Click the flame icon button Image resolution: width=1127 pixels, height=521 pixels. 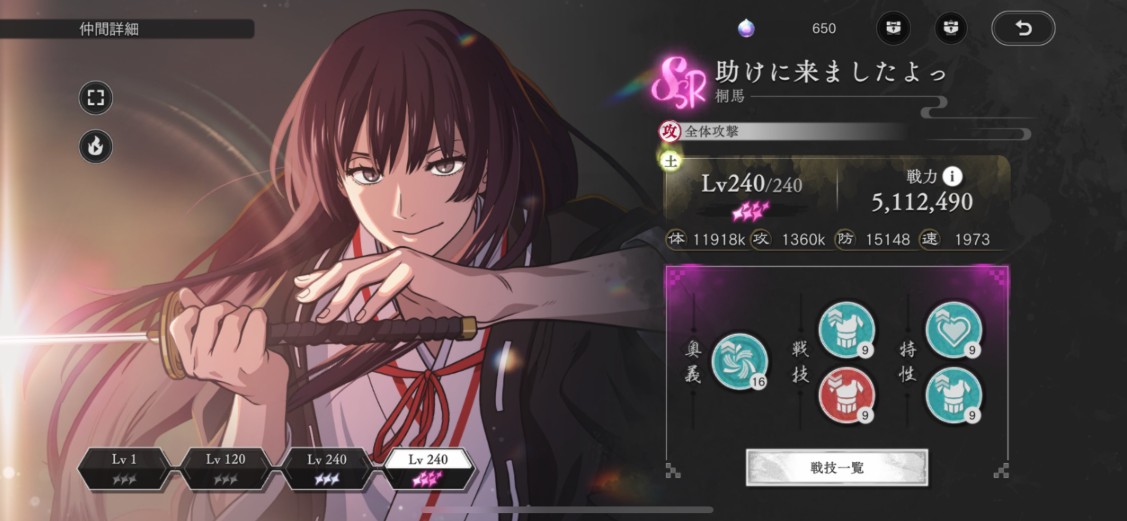coord(96,146)
